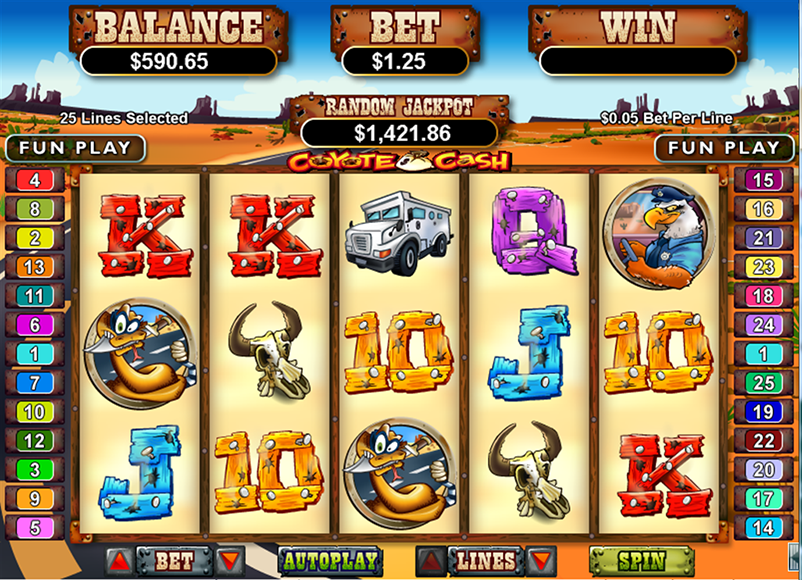Viewport: 802px width, 580px height.
Task: Choose payline marker number 5
Action: coord(35,527)
